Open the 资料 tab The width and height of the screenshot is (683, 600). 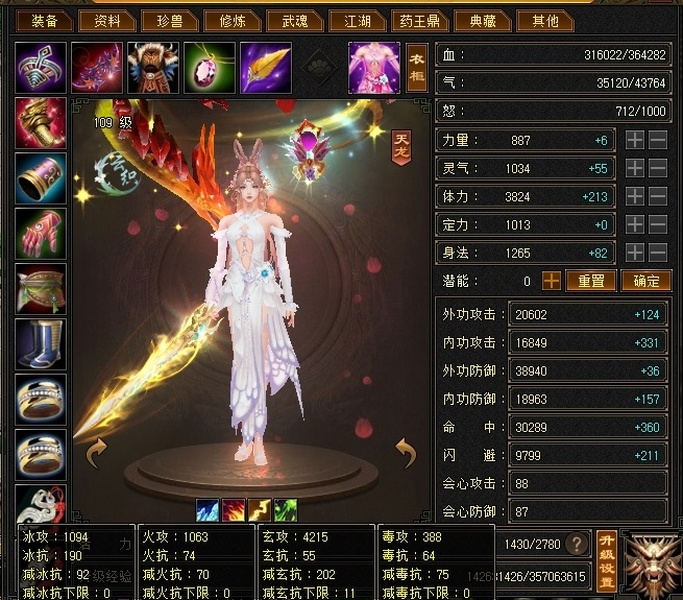[107, 20]
